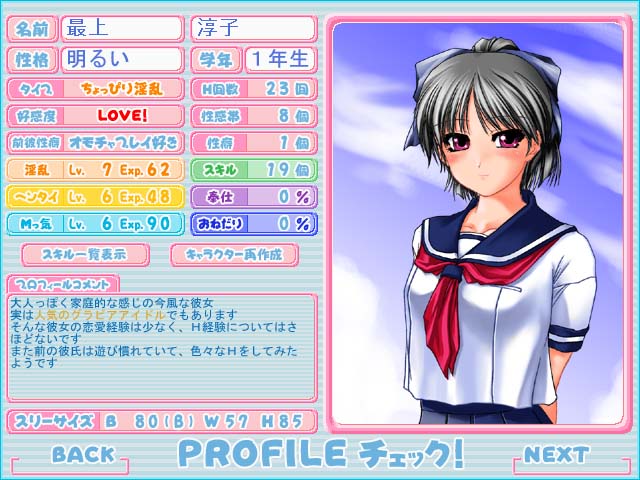
Task: Go to the previous screen with BACK
Action: (x=83, y=455)
